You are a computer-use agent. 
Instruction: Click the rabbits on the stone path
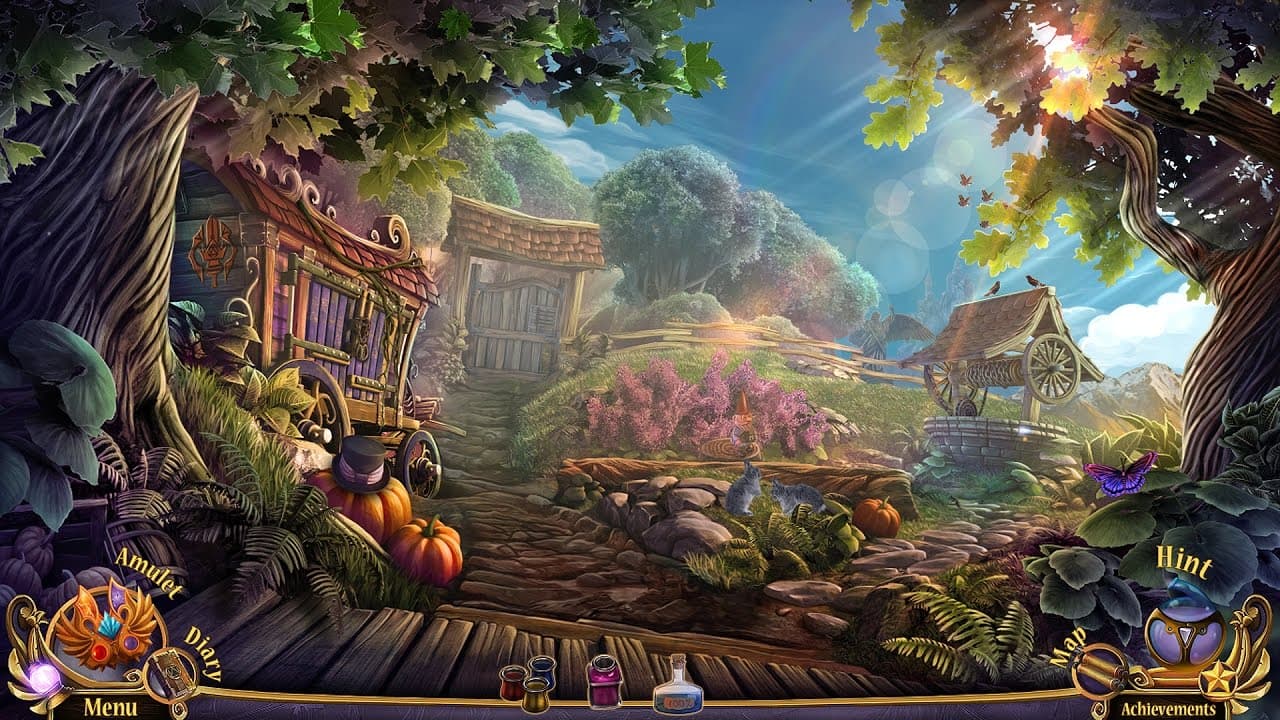click(770, 490)
